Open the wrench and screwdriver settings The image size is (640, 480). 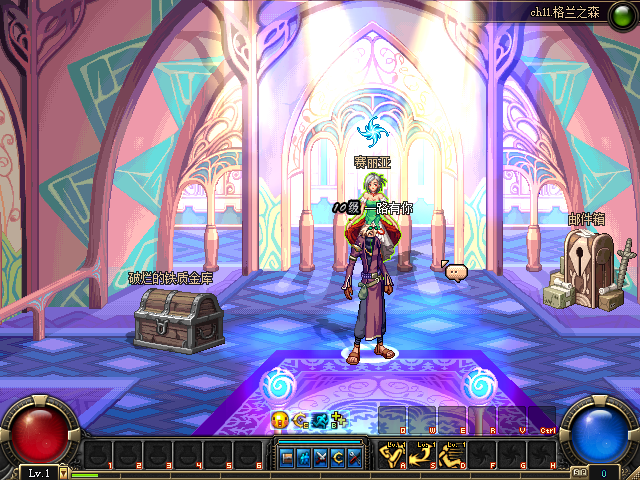(x=355, y=456)
